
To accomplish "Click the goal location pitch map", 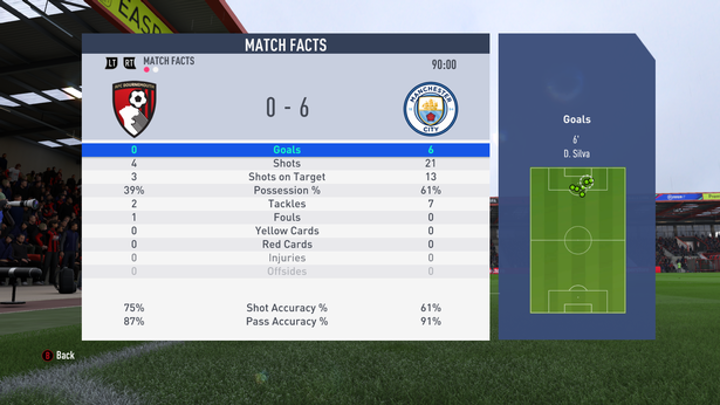I will coord(577,240).
